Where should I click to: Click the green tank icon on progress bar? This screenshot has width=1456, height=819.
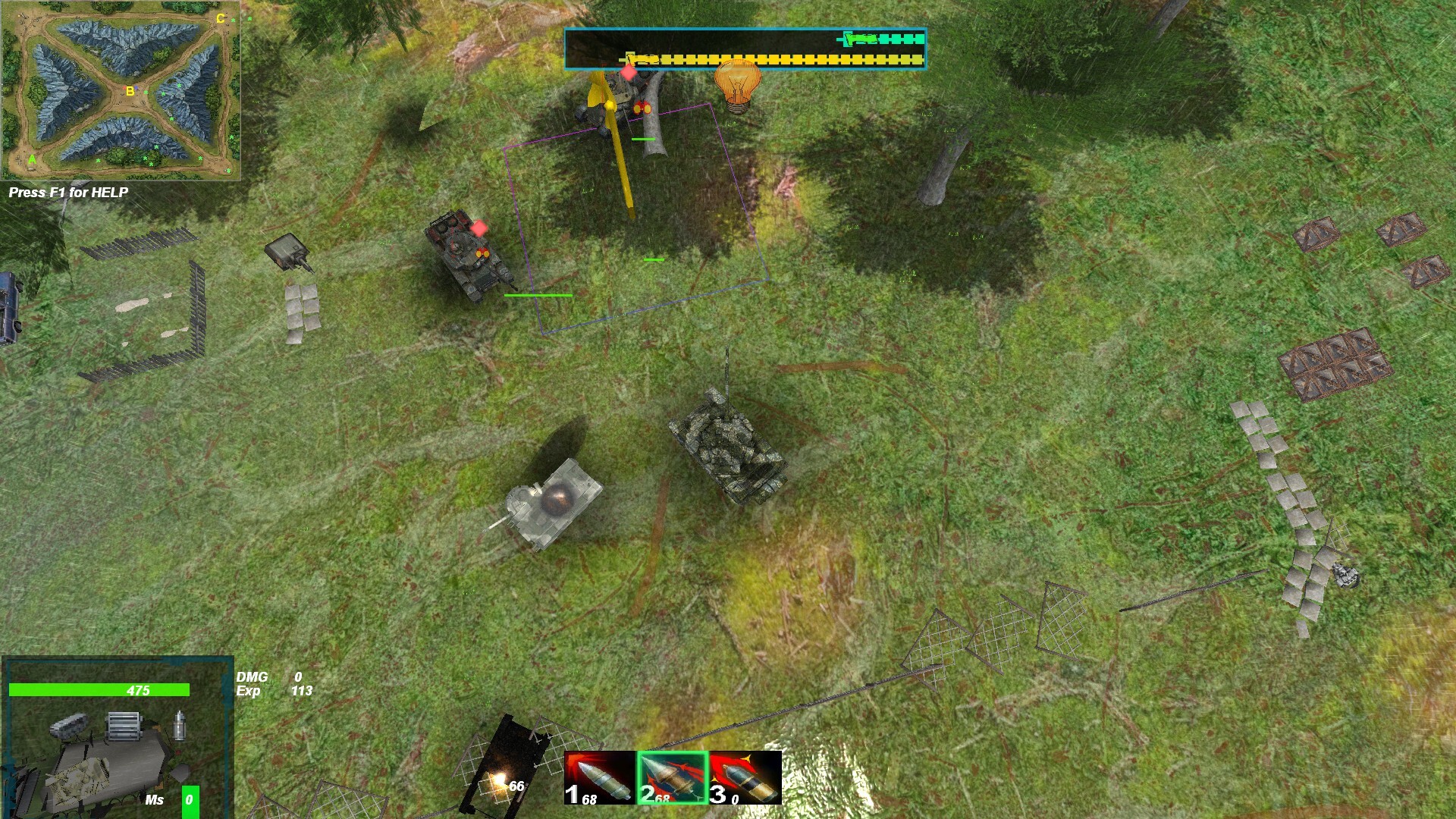click(x=861, y=39)
